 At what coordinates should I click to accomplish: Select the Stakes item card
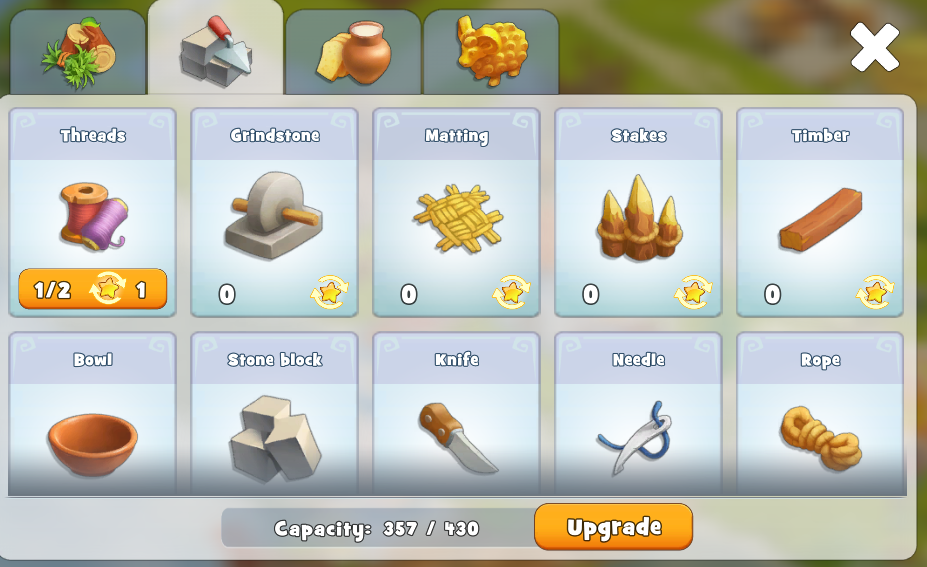point(639,210)
